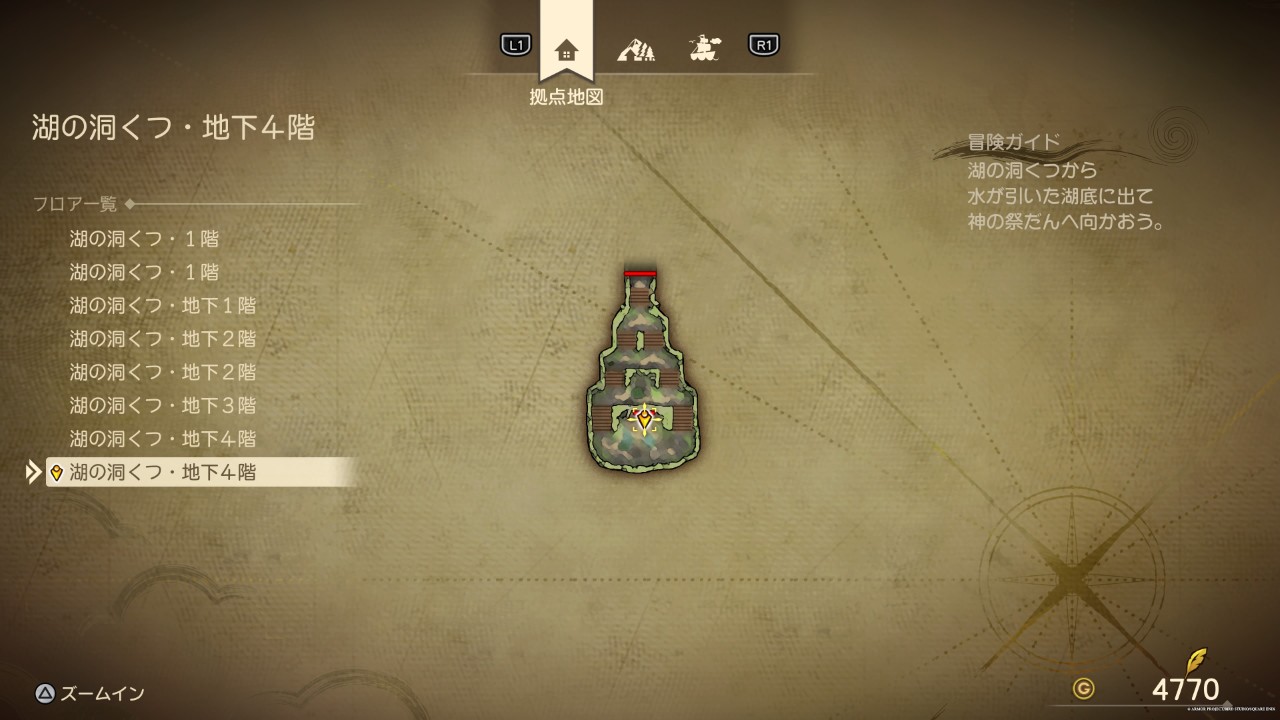
Task: Select the highlighted 湖の洞くつ・地下4階 row
Action: 200,472
